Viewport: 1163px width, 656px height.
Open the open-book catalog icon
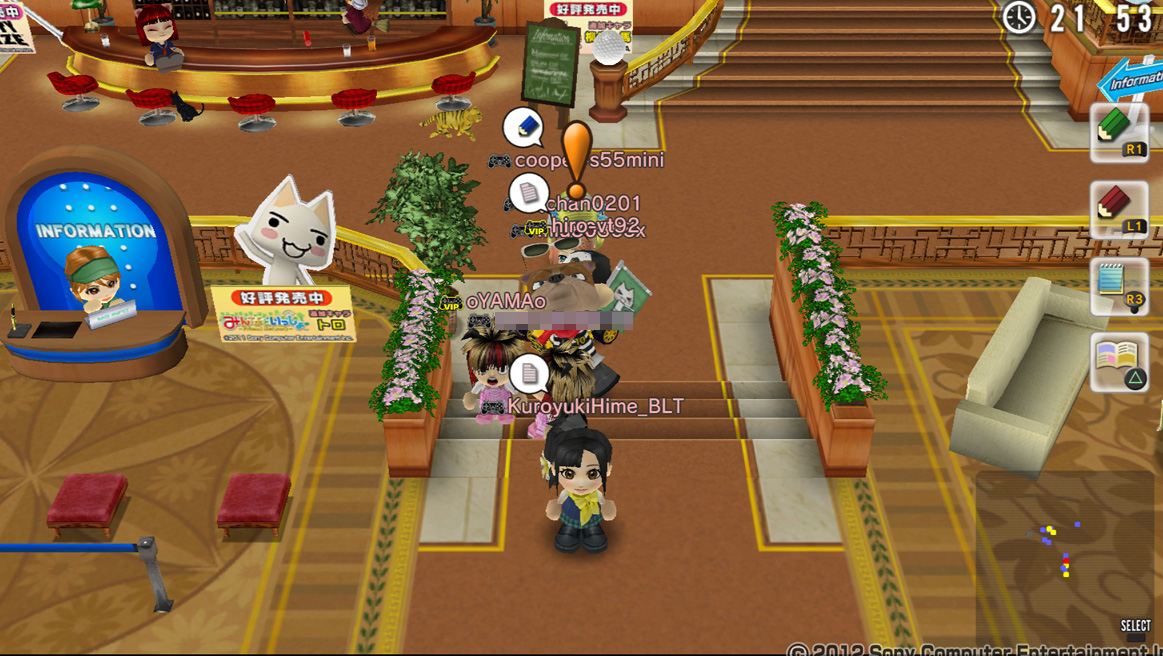point(1119,361)
